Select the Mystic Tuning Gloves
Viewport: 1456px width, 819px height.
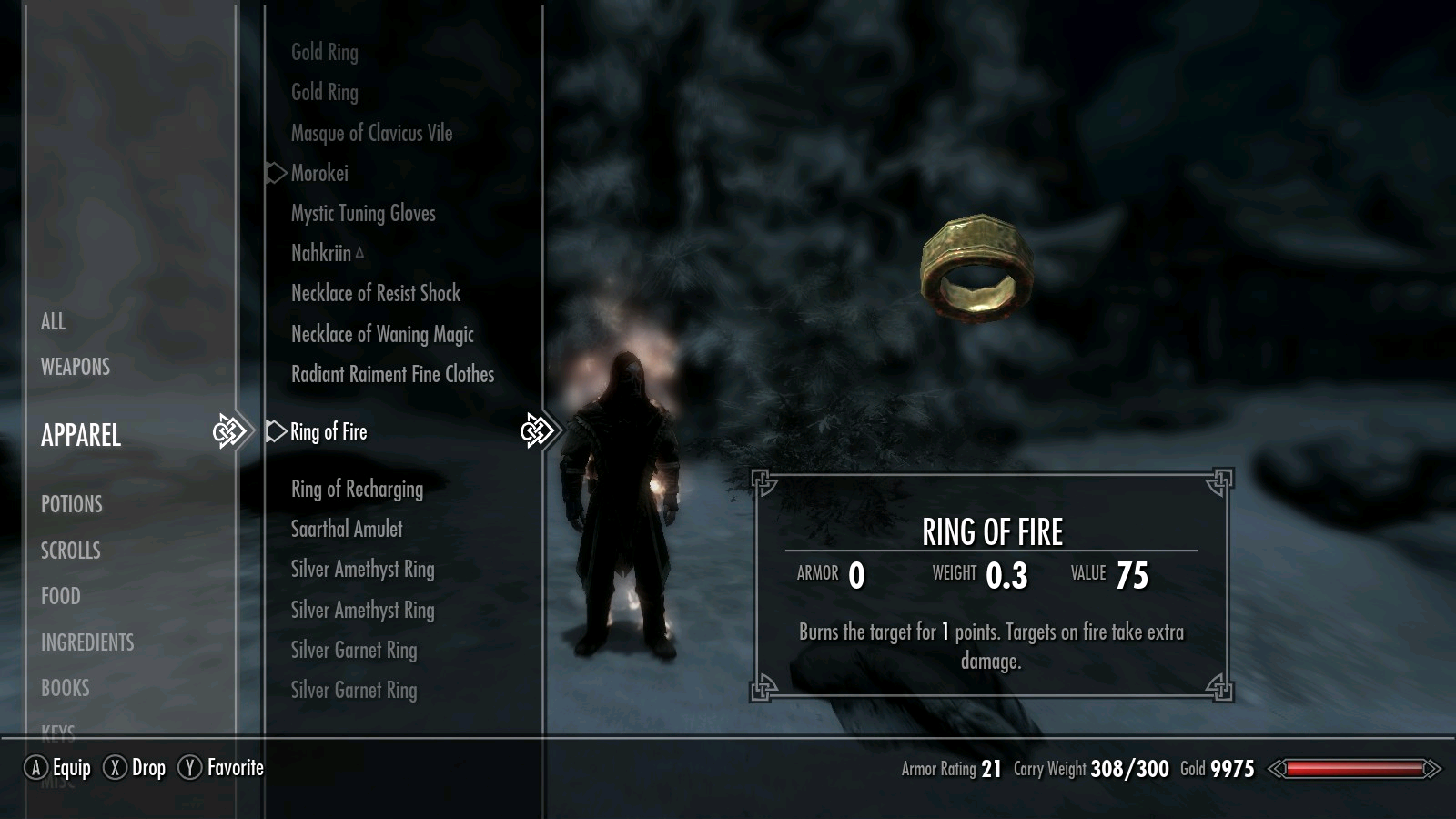[x=363, y=213]
